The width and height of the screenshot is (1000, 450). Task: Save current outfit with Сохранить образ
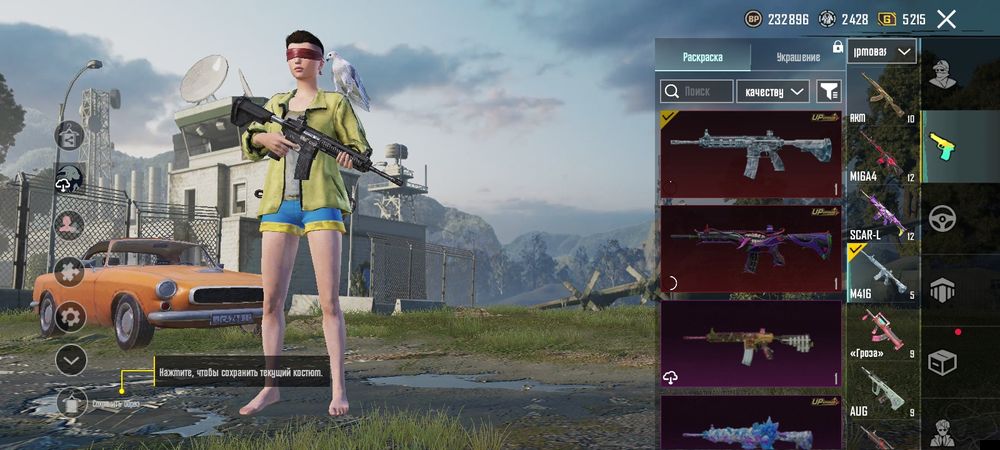tap(71, 402)
